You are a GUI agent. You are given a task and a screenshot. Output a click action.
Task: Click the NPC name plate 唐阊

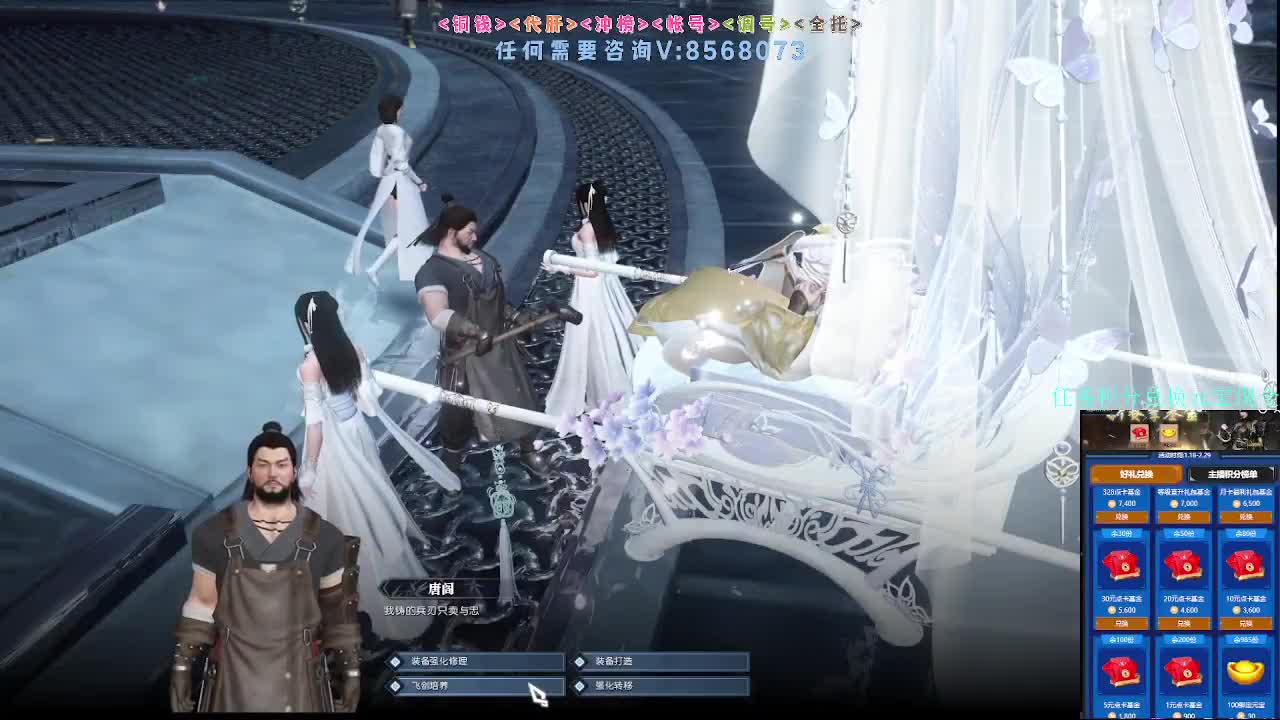coord(443,589)
